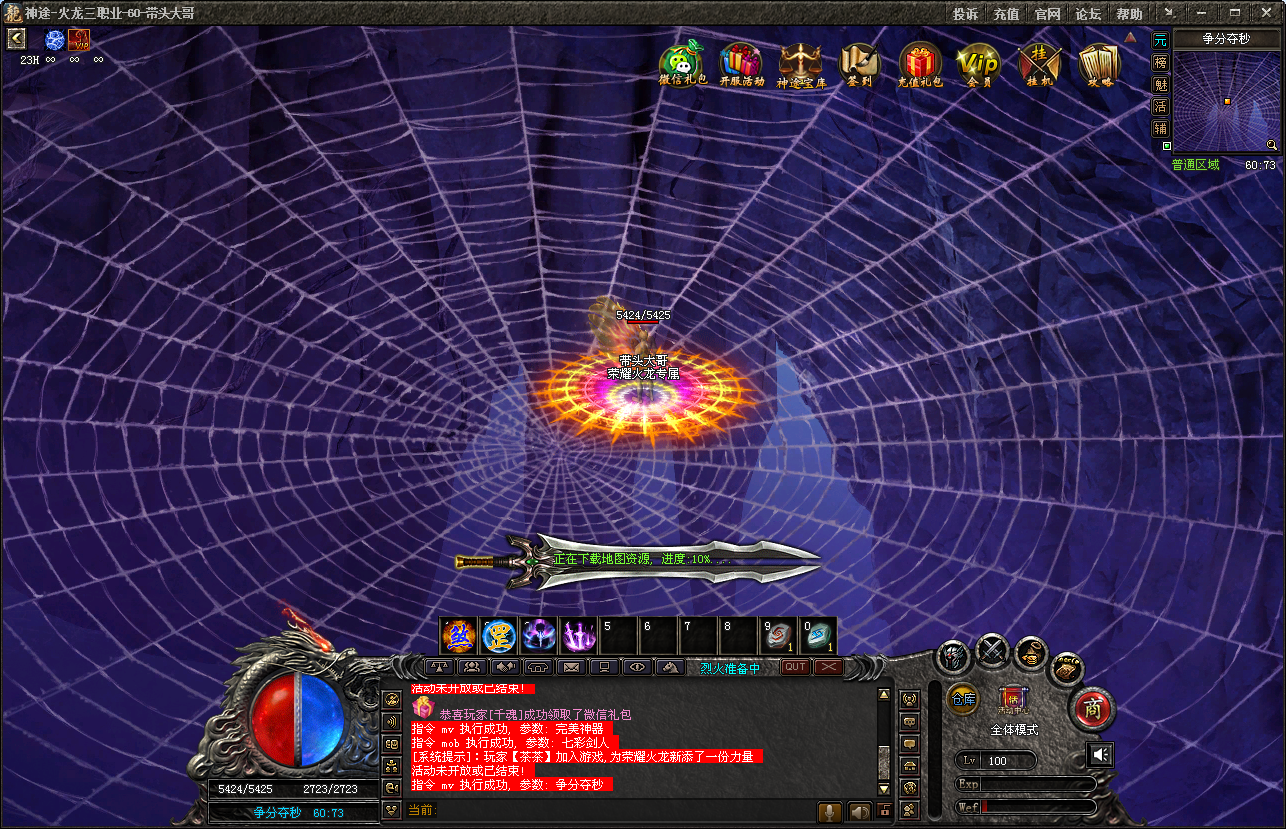Click the minimap magnifier zoom button
This screenshot has height=829, width=1286.
click(x=1271, y=145)
